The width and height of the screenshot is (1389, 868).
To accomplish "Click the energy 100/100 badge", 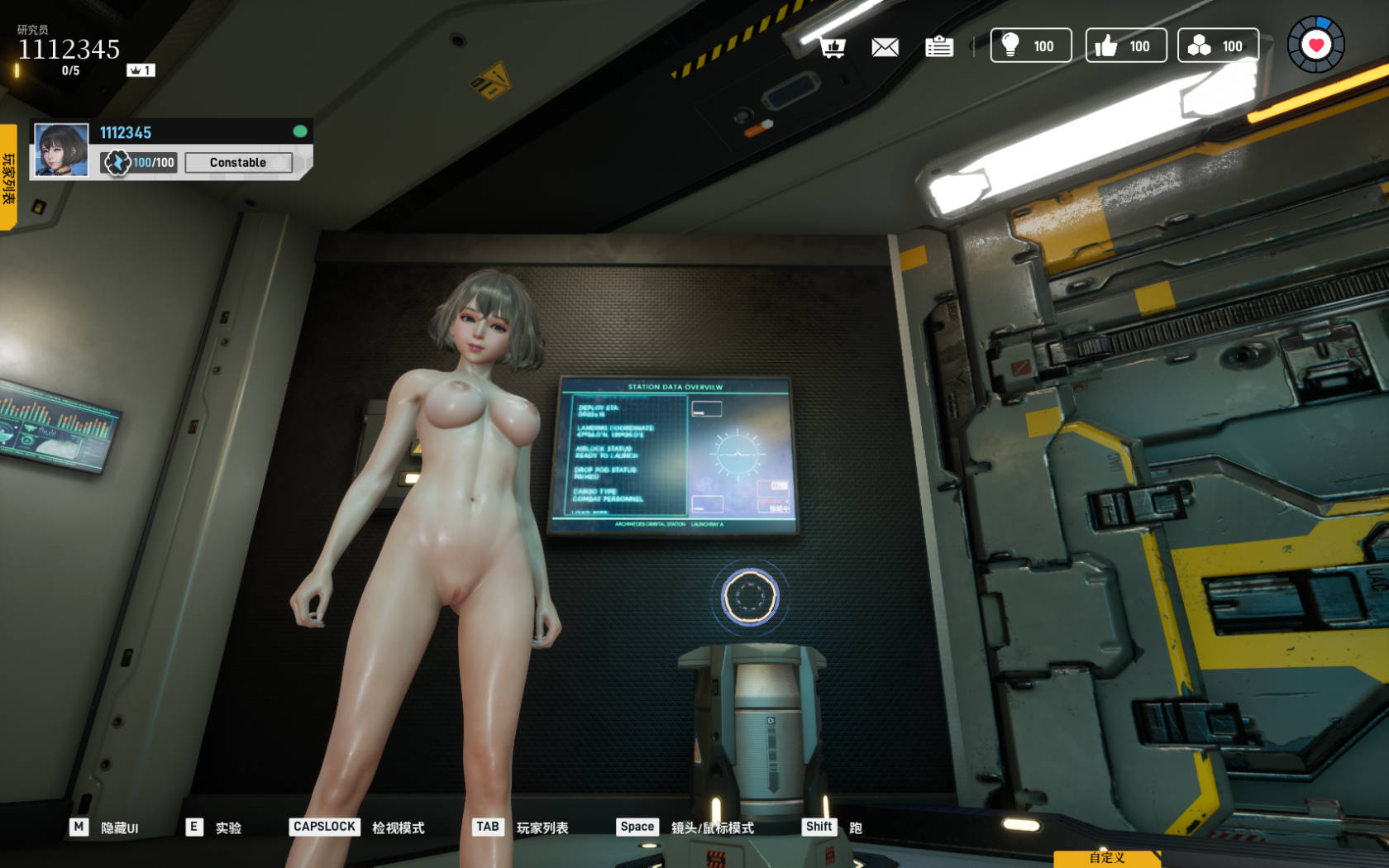I will coord(138,163).
